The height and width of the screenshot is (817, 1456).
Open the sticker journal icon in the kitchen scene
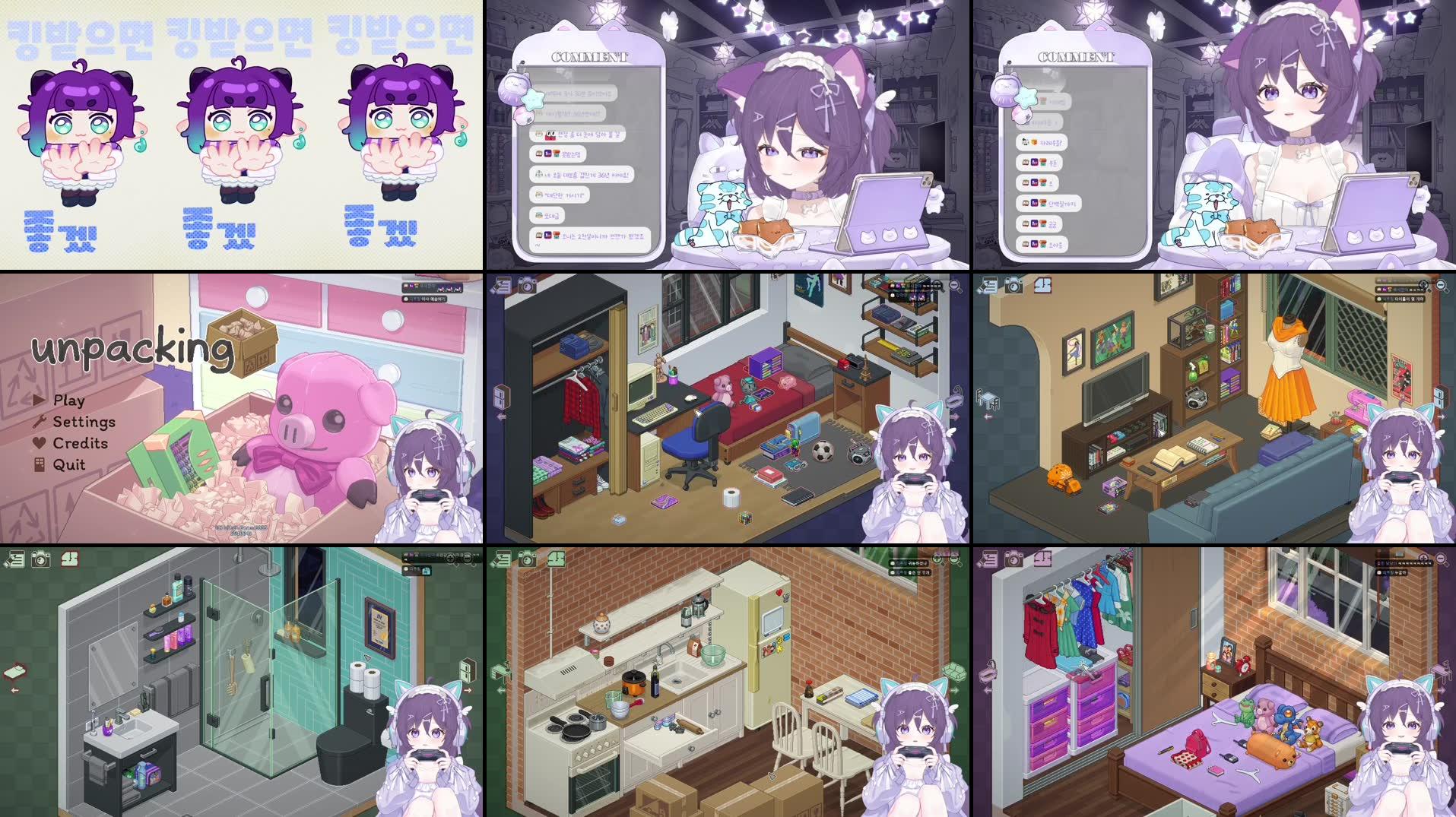click(x=503, y=560)
